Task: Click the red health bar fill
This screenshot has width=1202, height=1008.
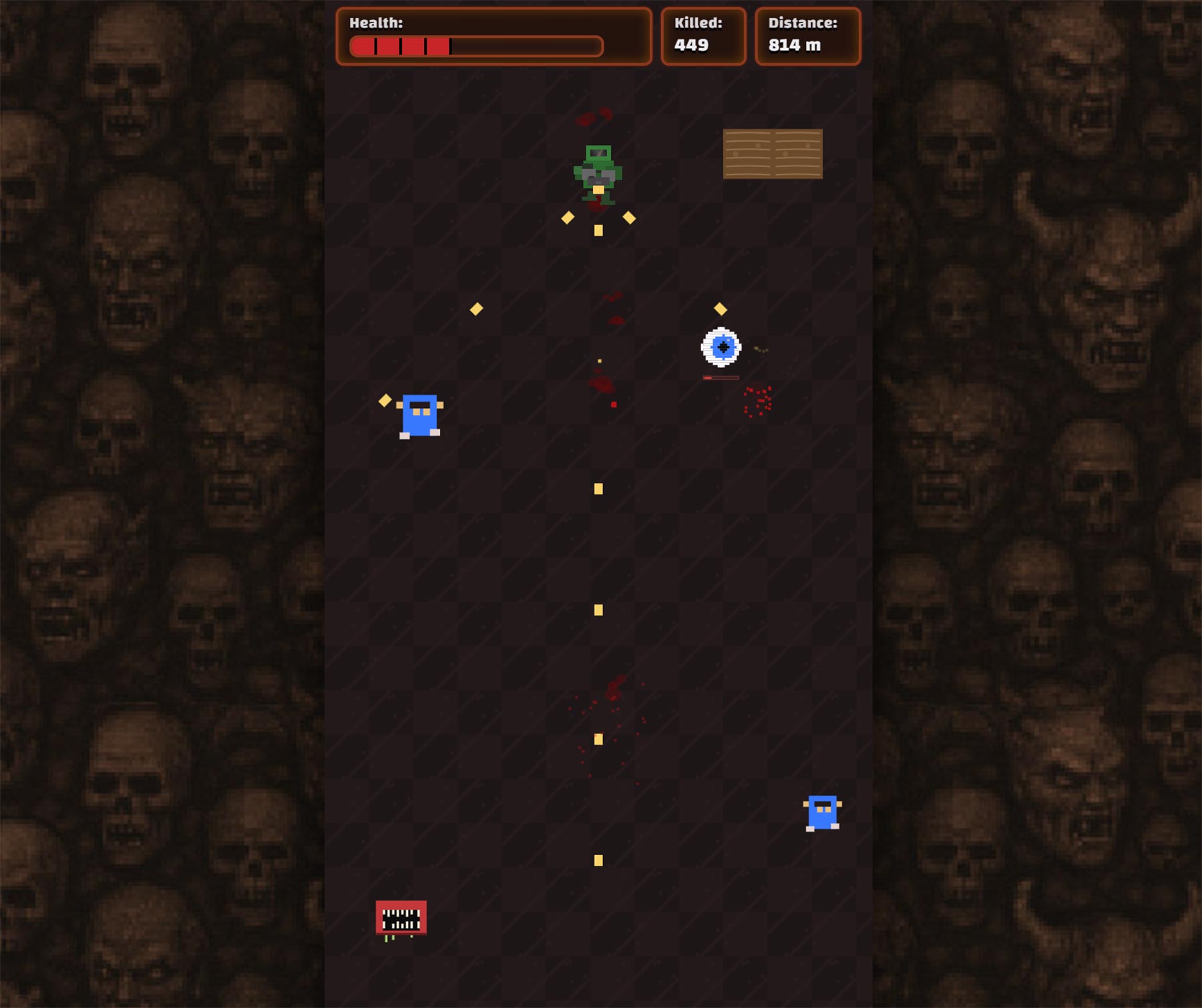Action: click(401, 45)
